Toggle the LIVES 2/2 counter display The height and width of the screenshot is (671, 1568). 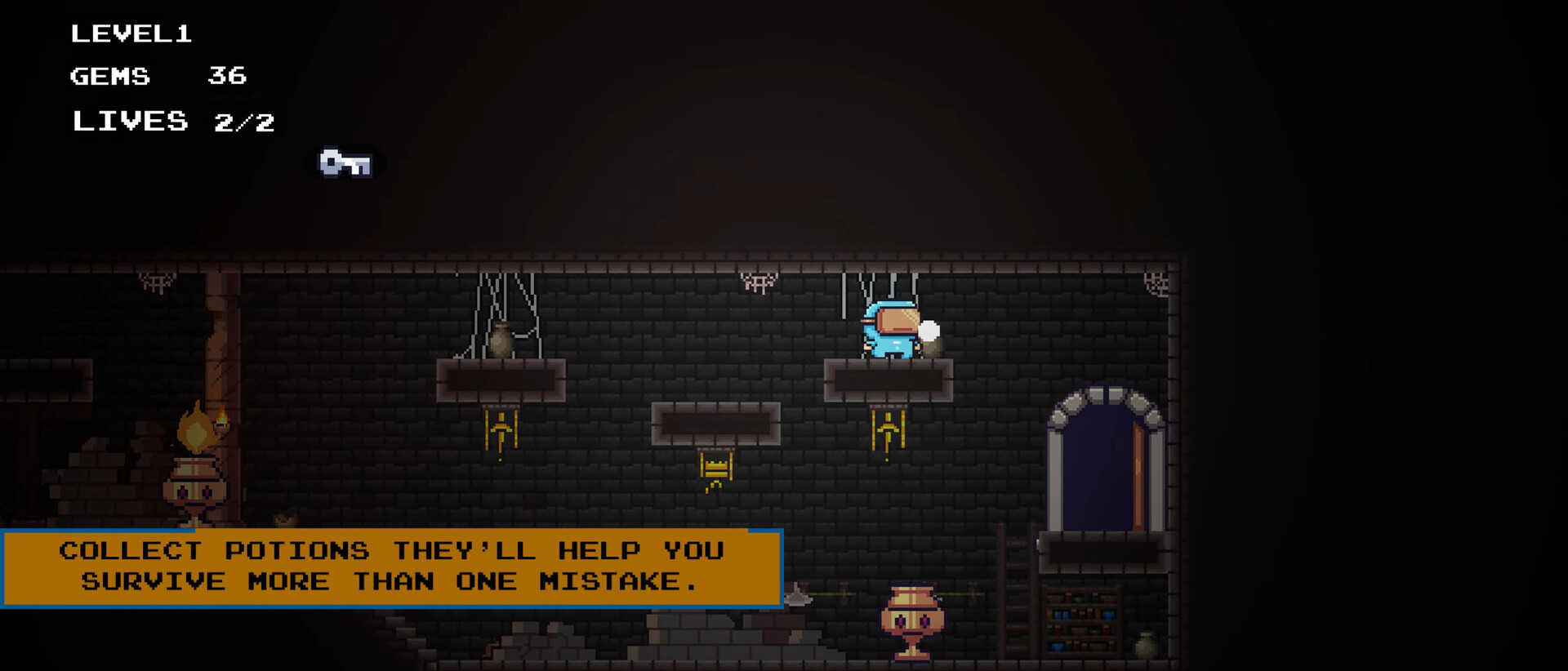click(x=173, y=122)
